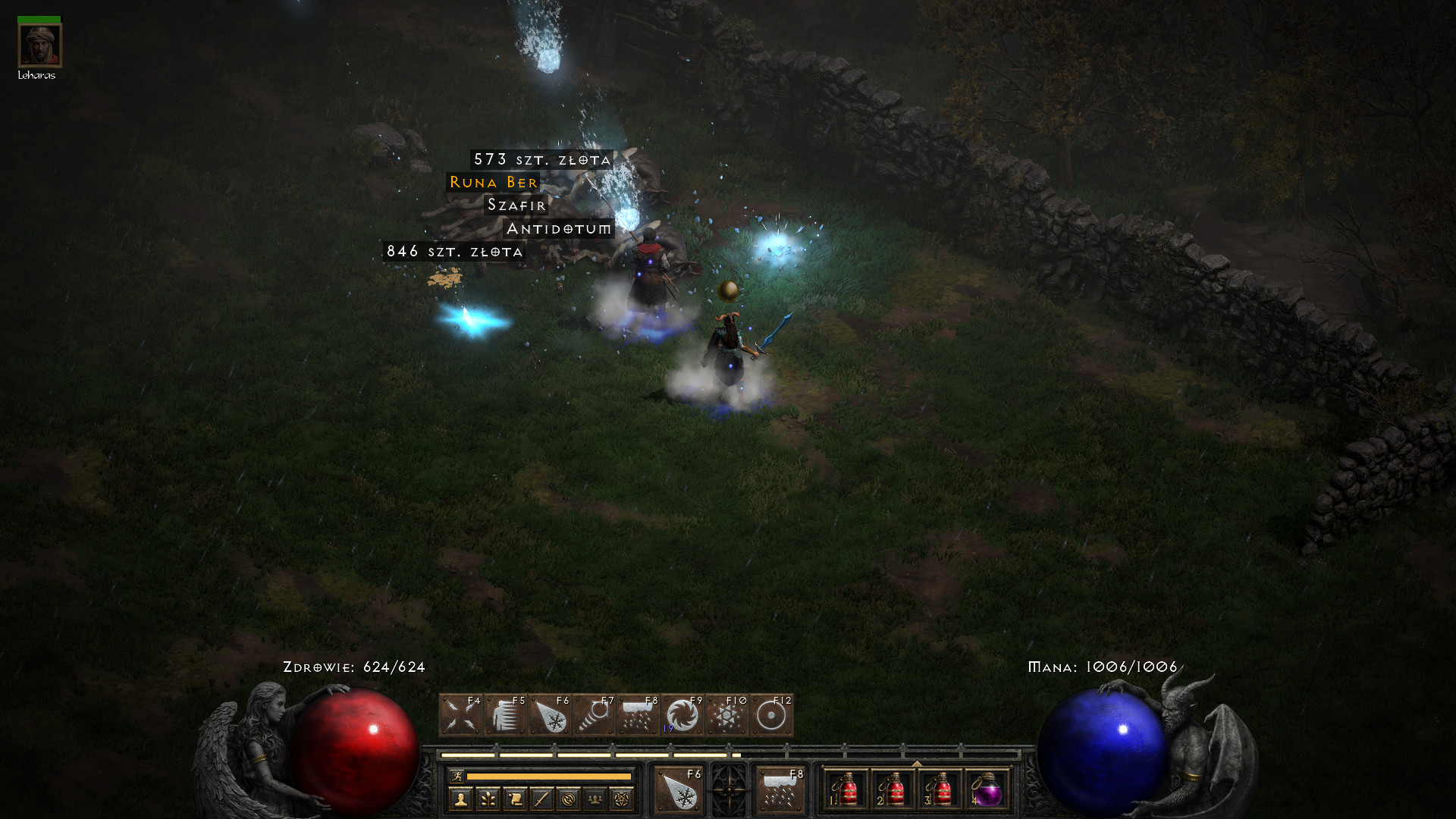
Task: Open the skill tree branch icon
Action: pyautogui.click(x=488, y=799)
